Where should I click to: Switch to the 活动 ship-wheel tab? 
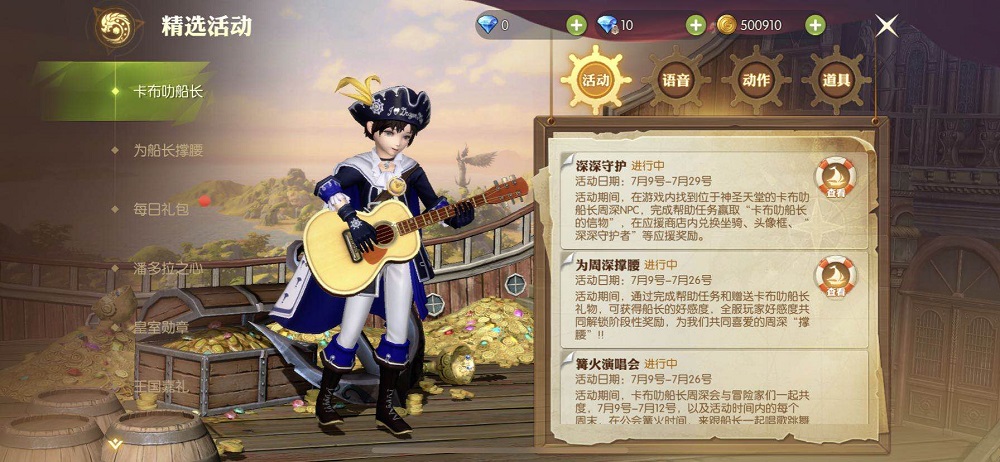coord(595,80)
